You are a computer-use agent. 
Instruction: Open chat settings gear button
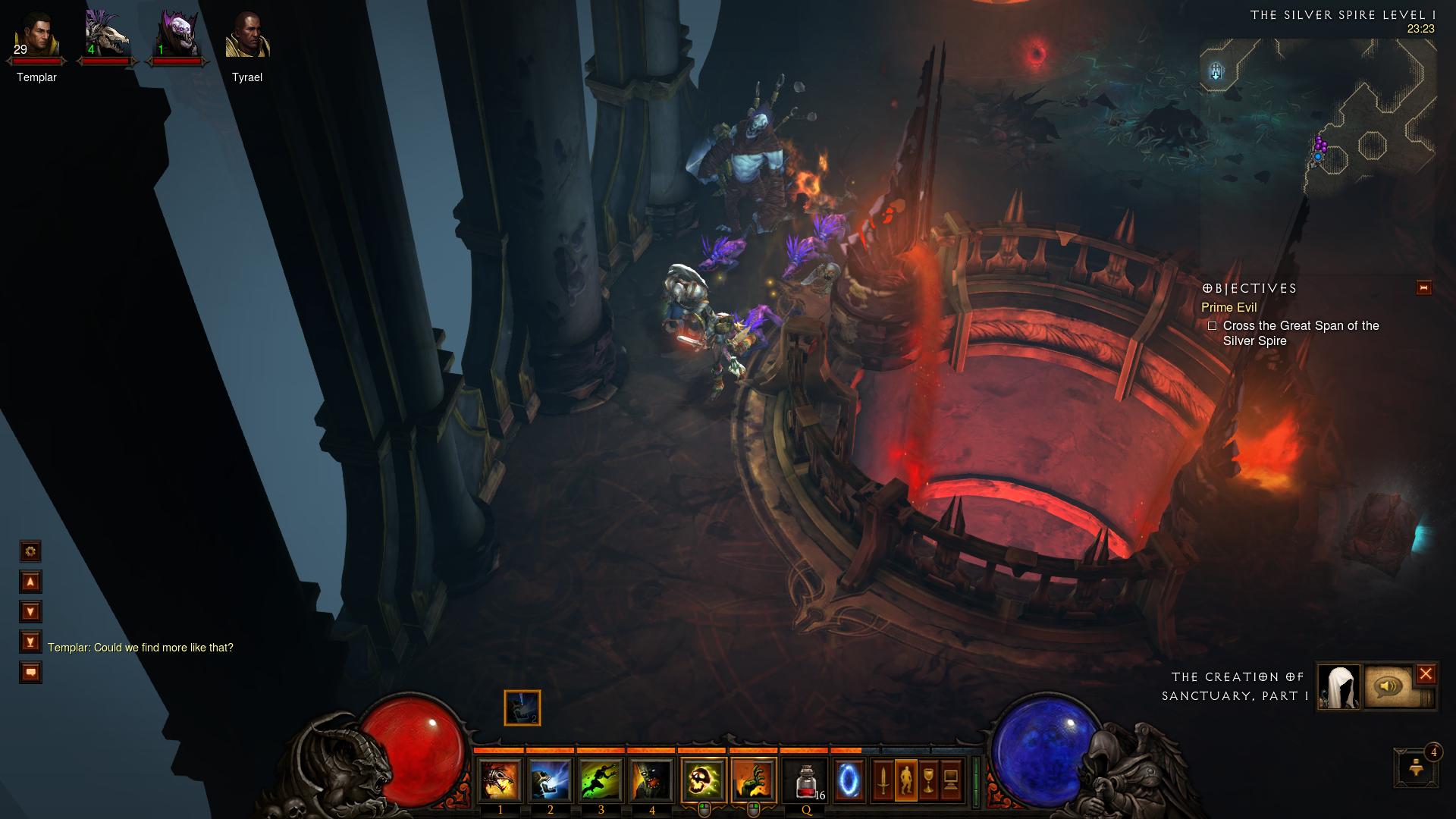click(x=30, y=551)
